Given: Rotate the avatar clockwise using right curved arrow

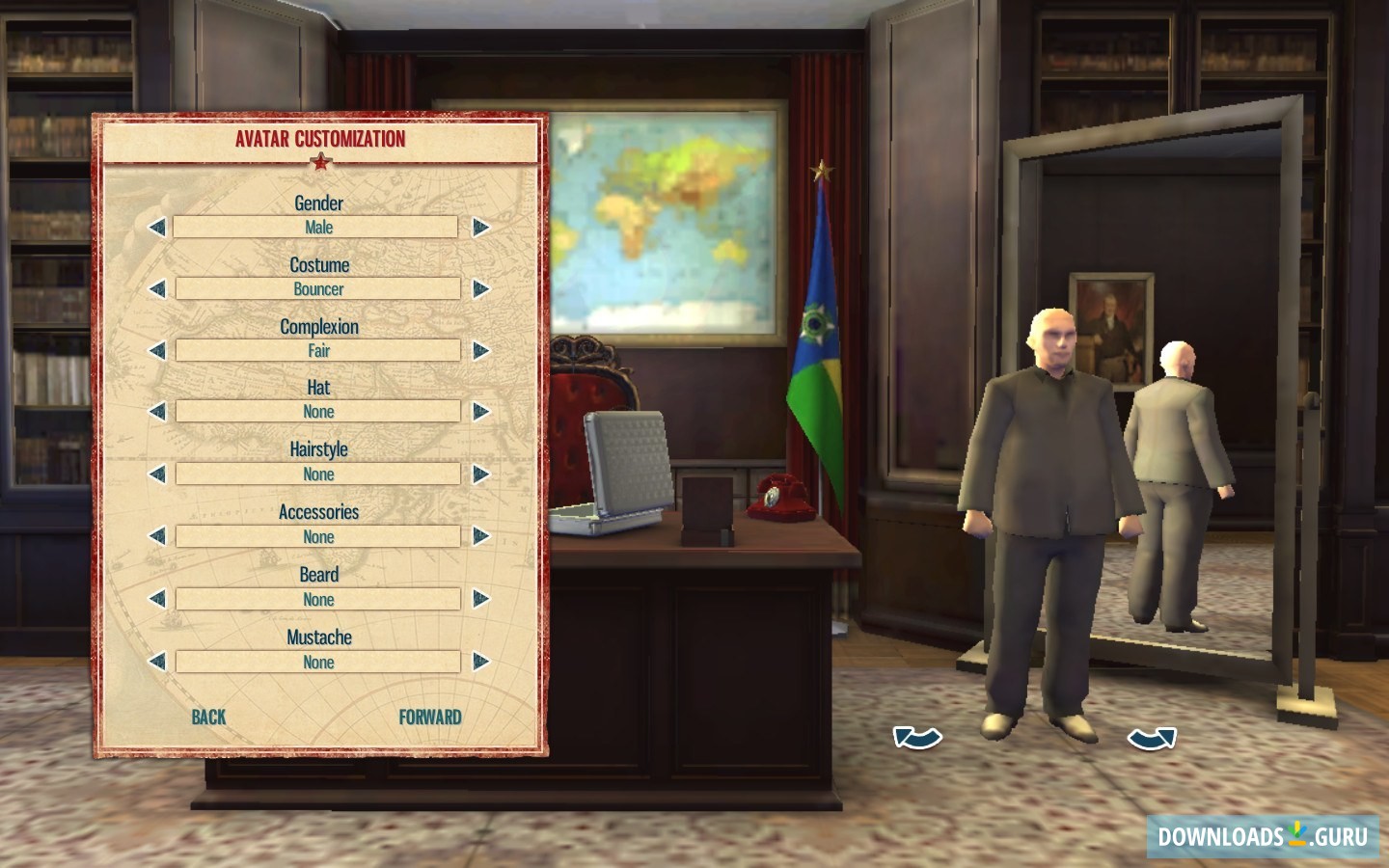Looking at the screenshot, I should click(1152, 739).
